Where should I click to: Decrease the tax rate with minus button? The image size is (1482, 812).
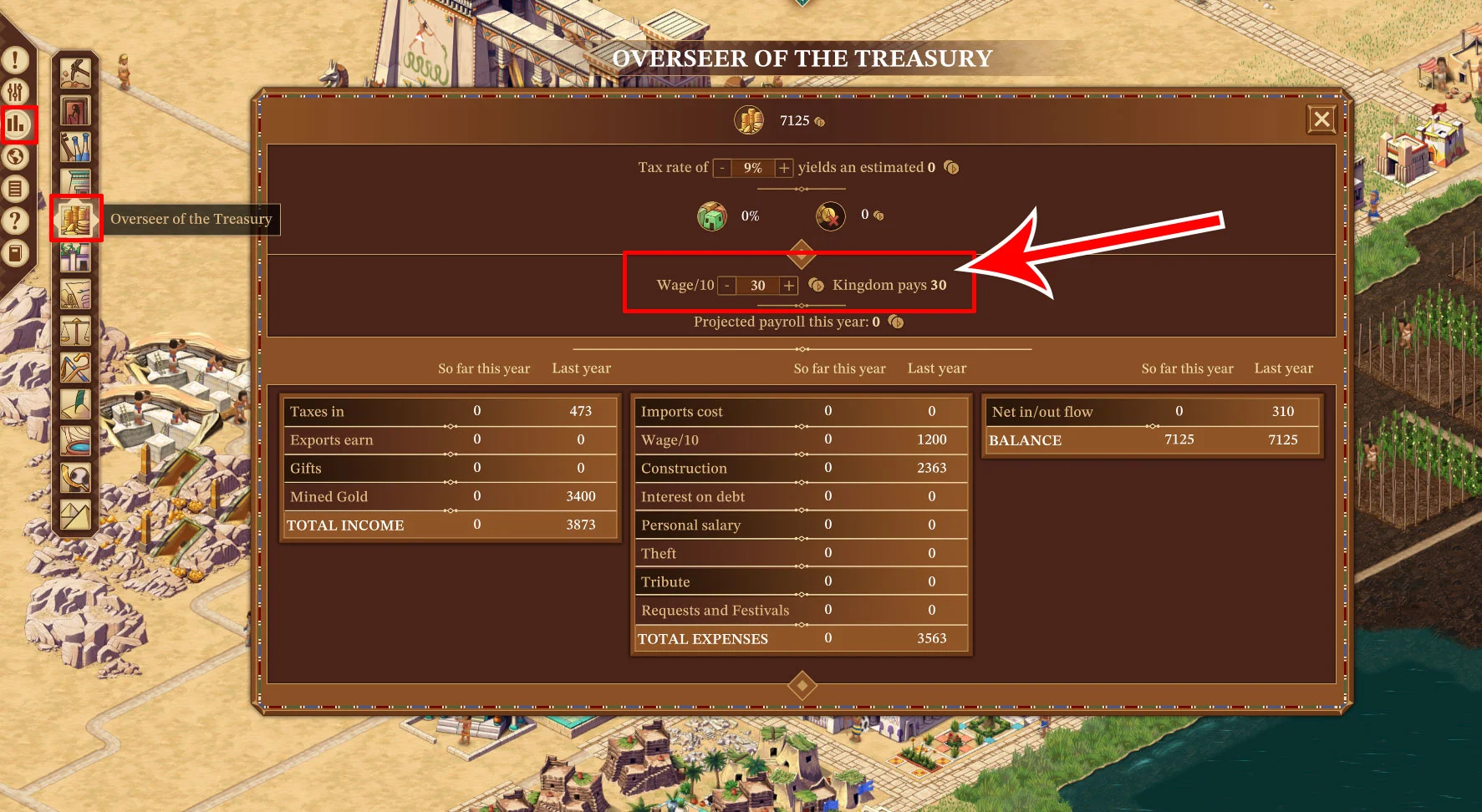722,168
